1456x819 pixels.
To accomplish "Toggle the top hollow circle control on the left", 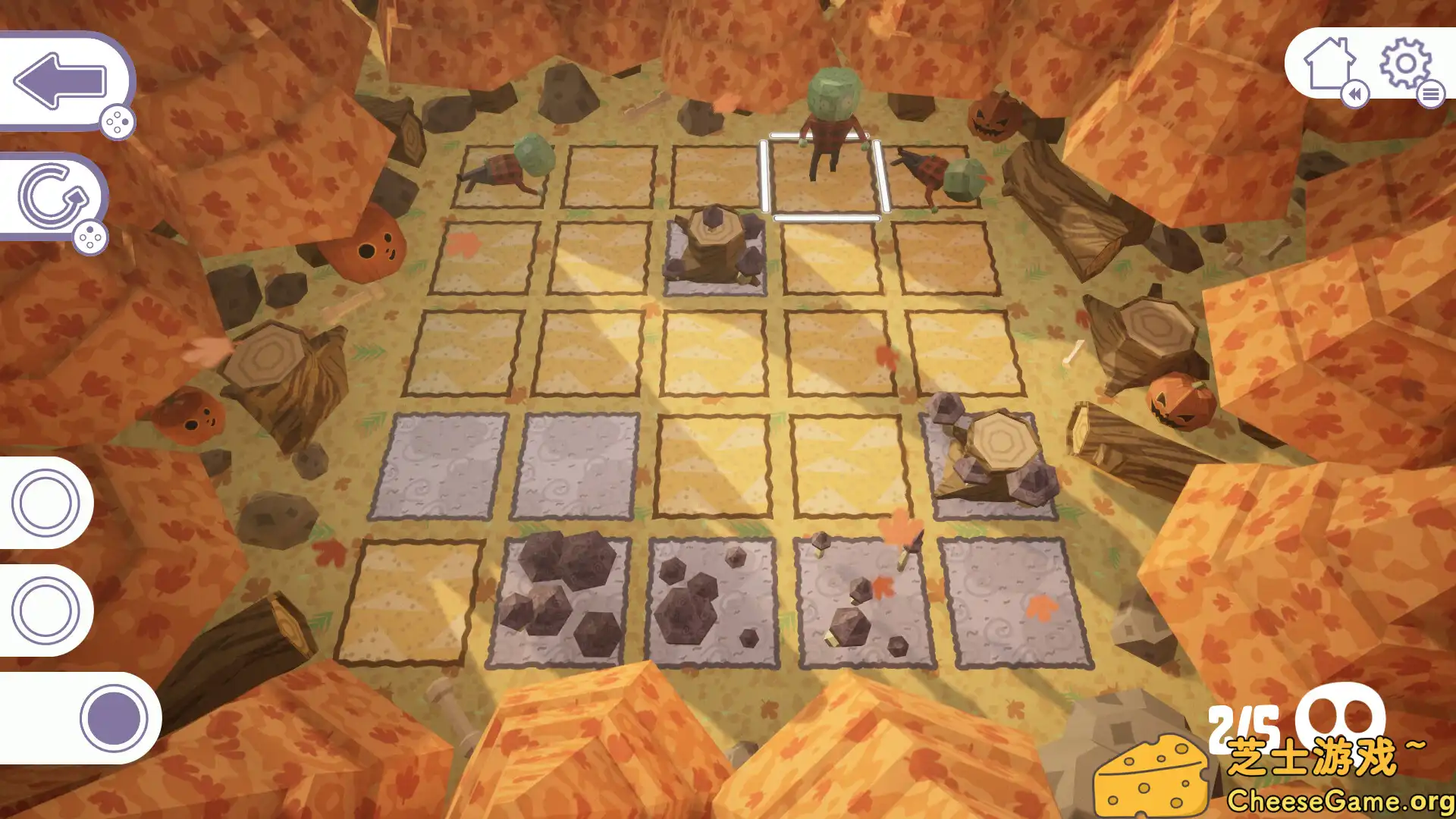I will click(43, 503).
